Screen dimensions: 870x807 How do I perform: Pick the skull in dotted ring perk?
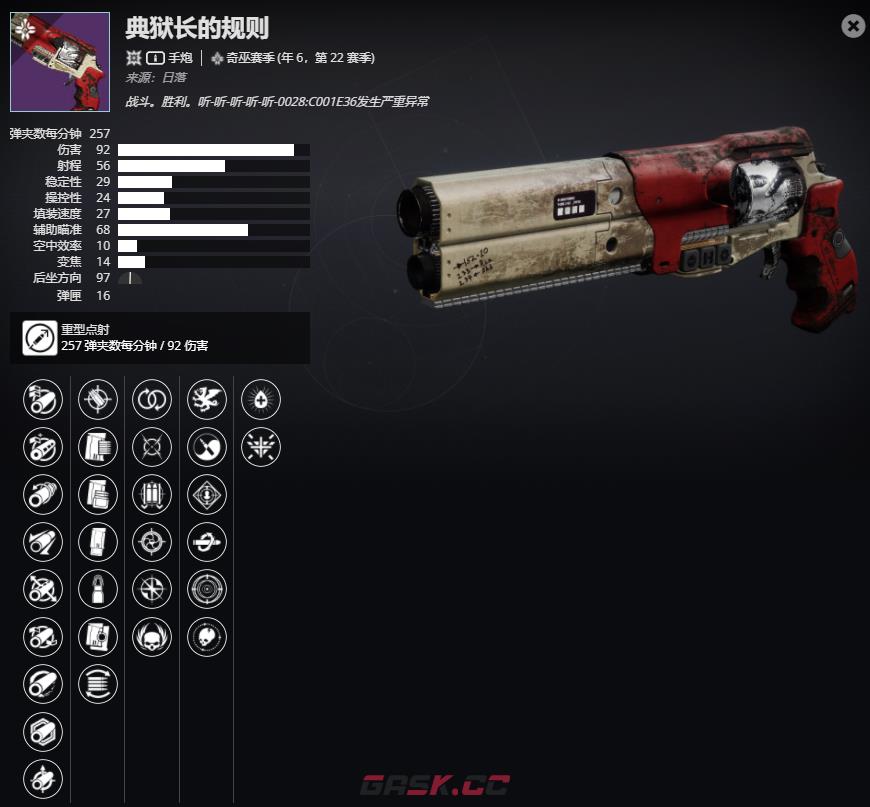coord(206,636)
